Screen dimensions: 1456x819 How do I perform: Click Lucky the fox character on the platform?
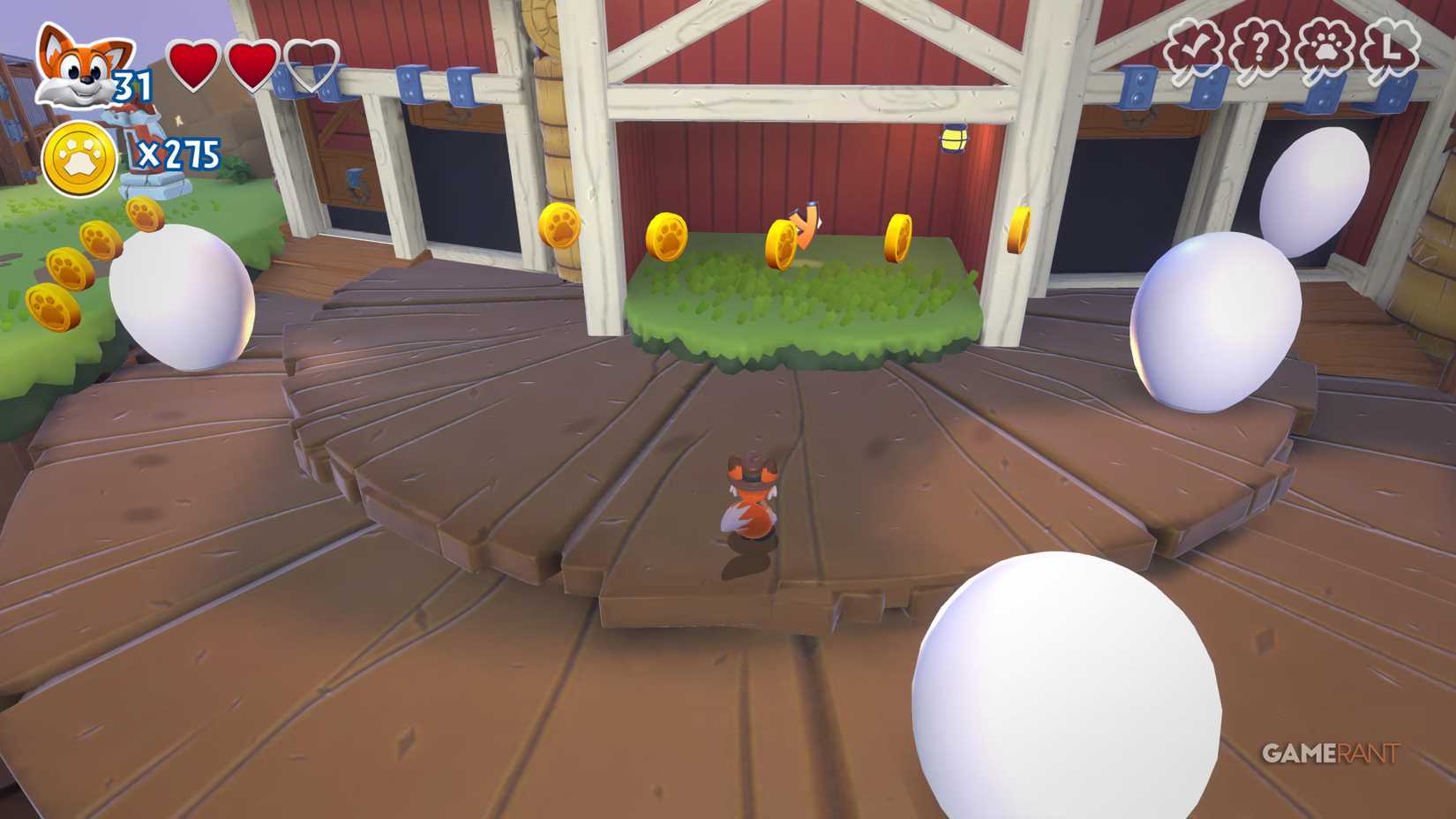coord(748,494)
